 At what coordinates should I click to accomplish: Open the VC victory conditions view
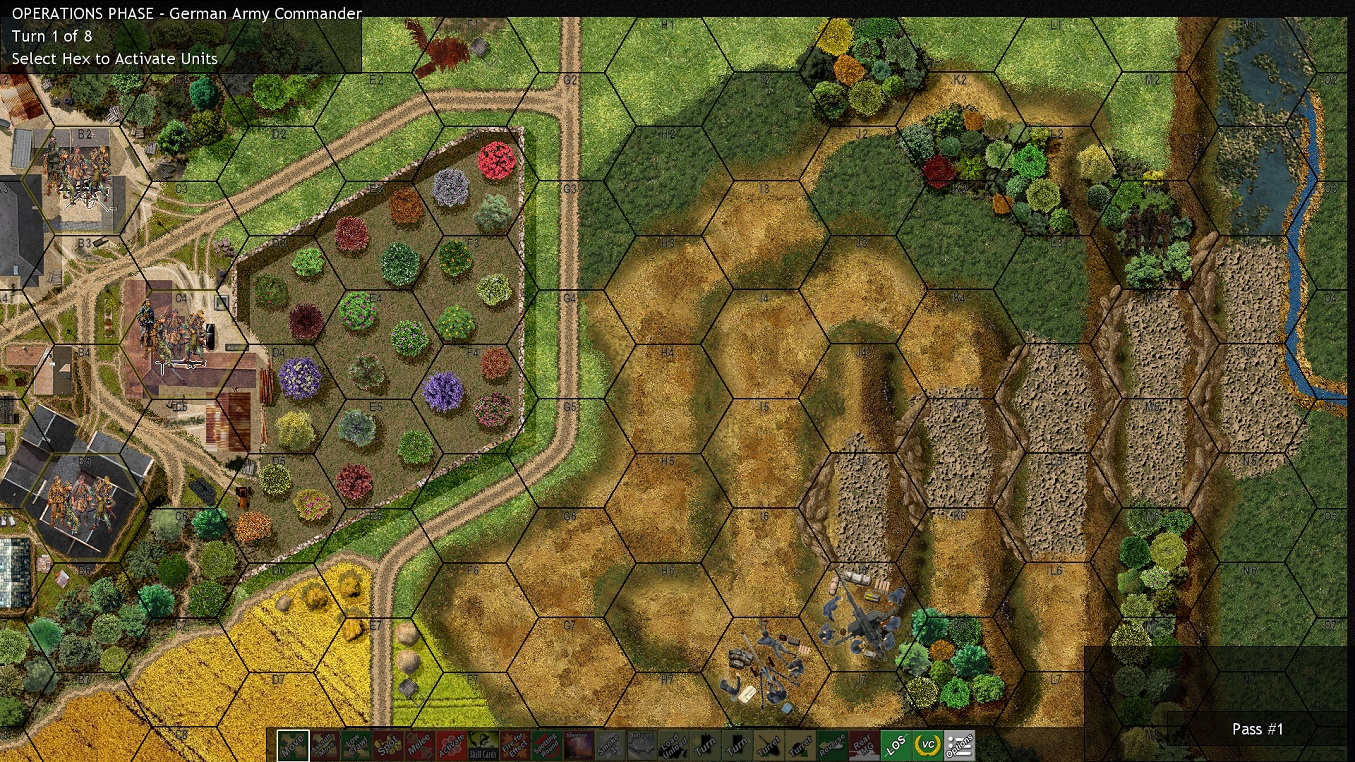pos(927,745)
